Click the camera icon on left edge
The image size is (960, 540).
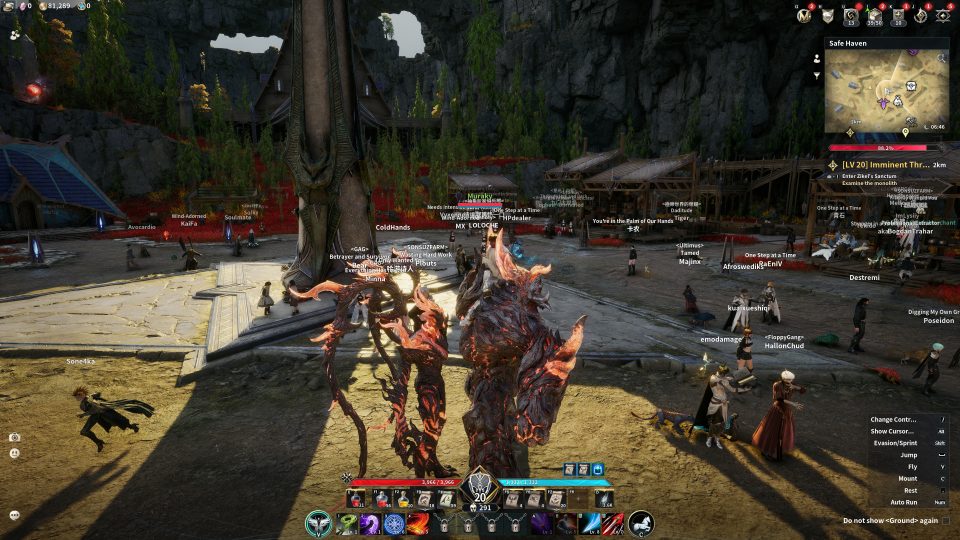click(14, 437)
